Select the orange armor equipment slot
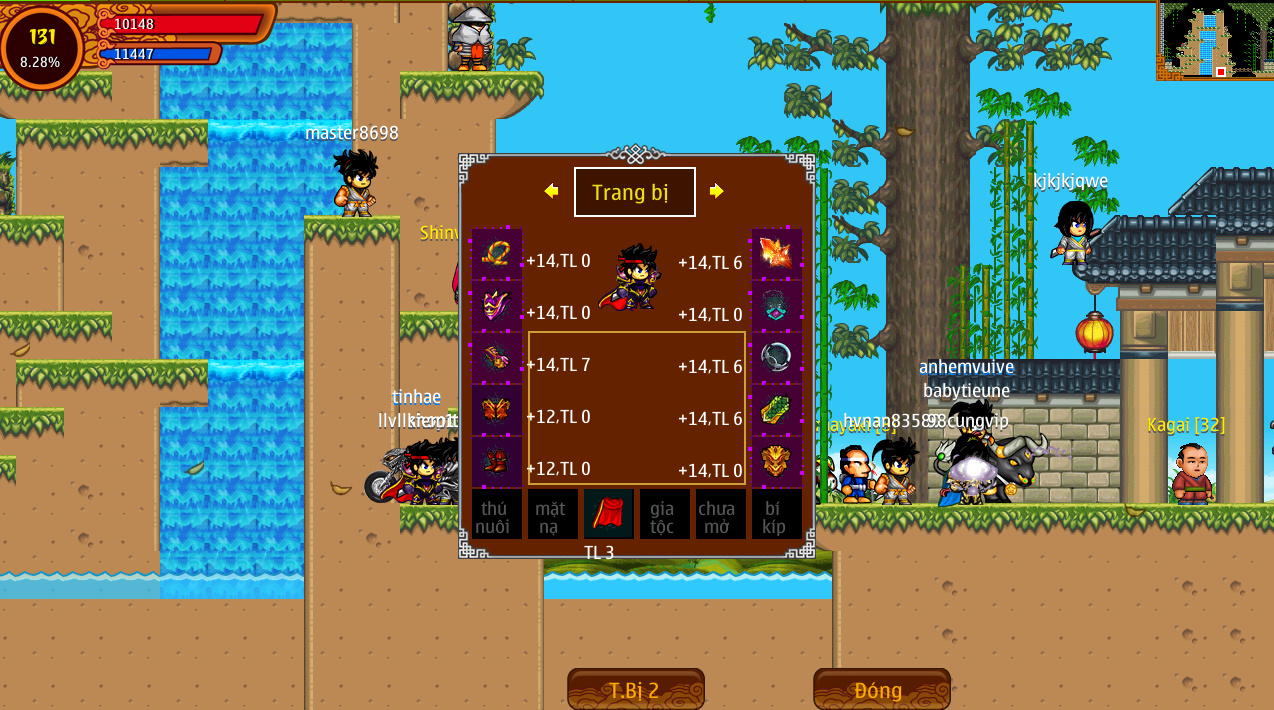The height and width of the screenshot is (710, 1274). 496,410
